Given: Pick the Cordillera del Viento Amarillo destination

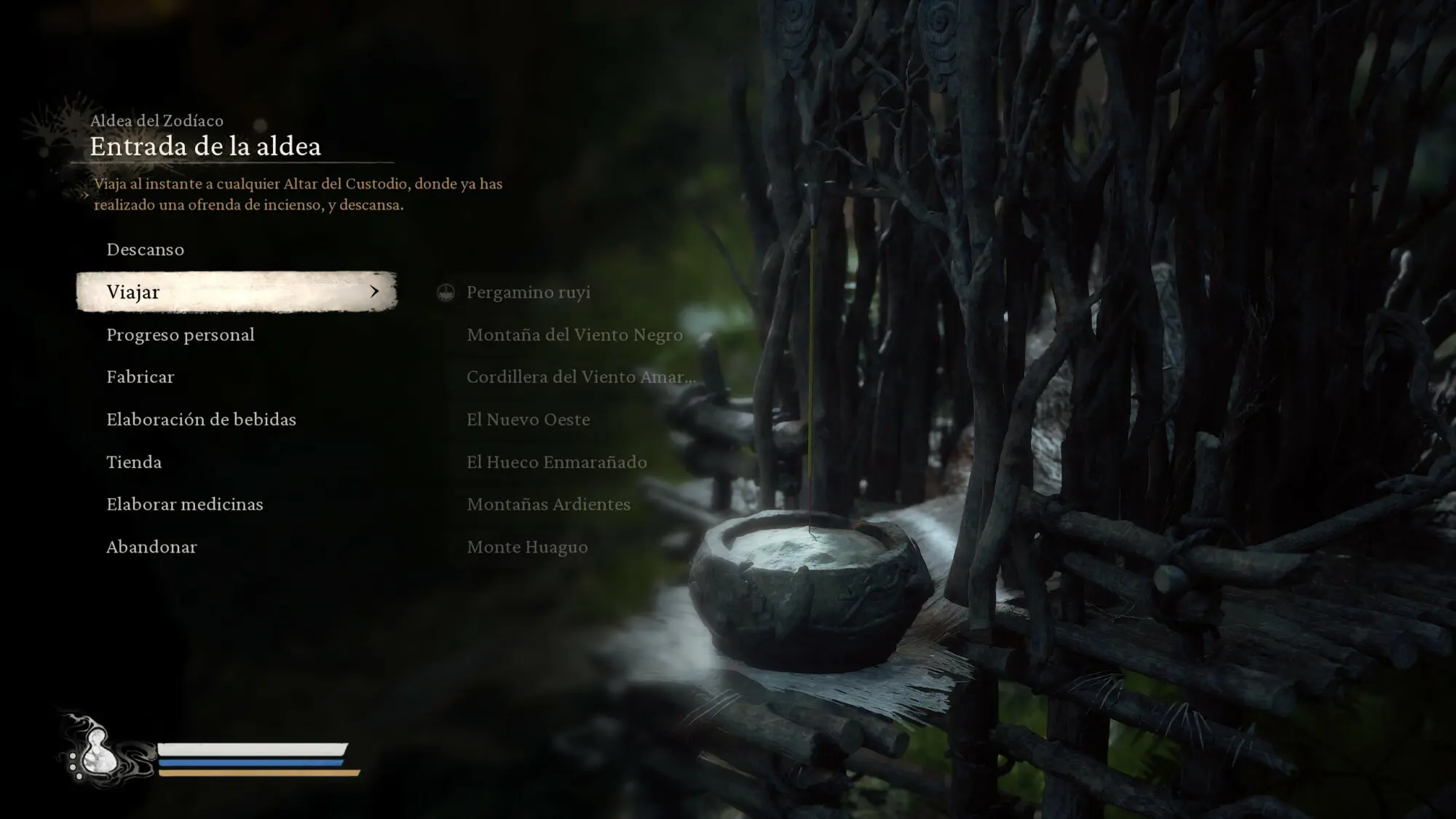Looking at the screenshot, I should pos(580,377).
